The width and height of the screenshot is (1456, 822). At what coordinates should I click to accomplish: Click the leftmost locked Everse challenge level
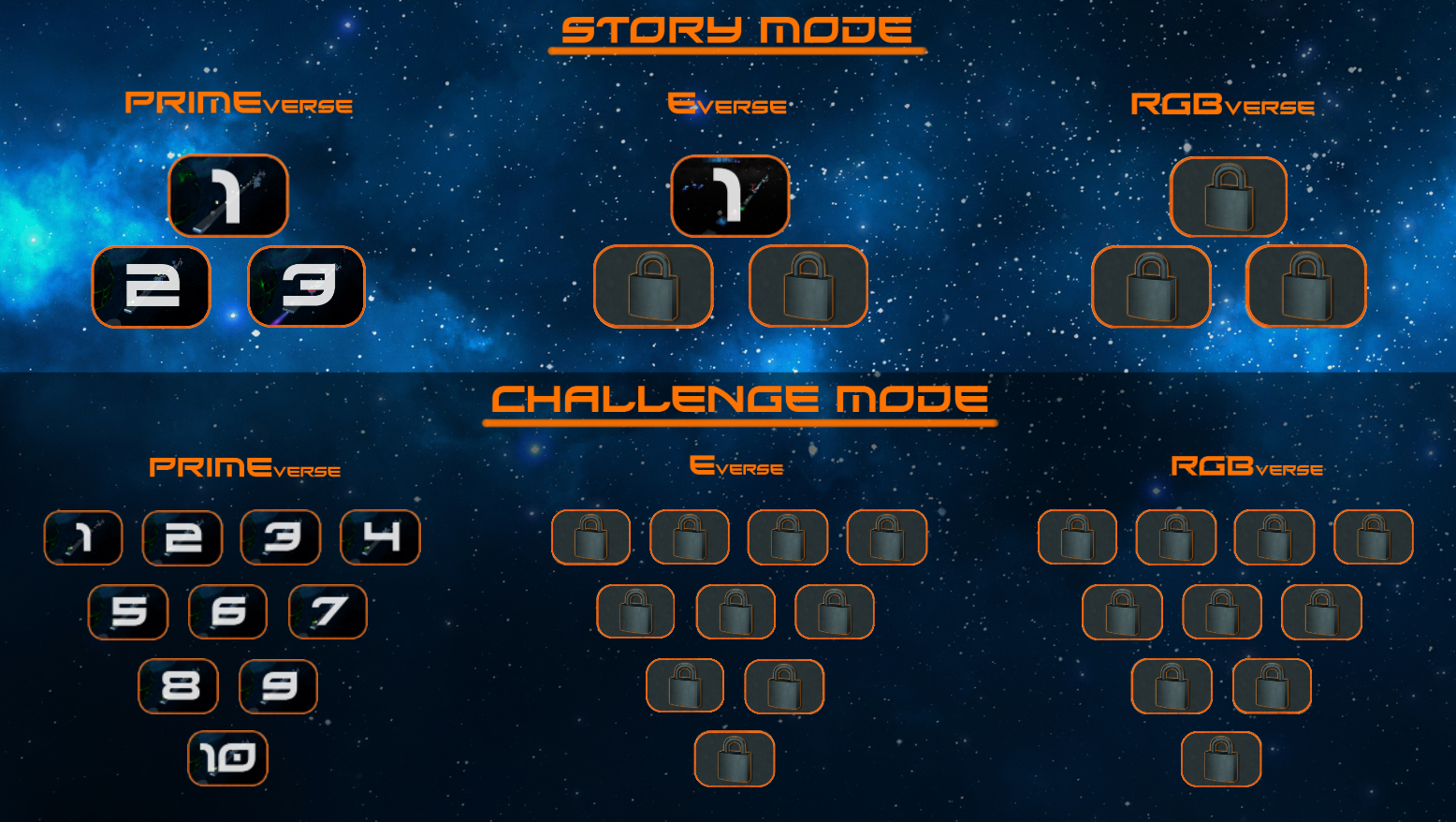tap(590, 537)
